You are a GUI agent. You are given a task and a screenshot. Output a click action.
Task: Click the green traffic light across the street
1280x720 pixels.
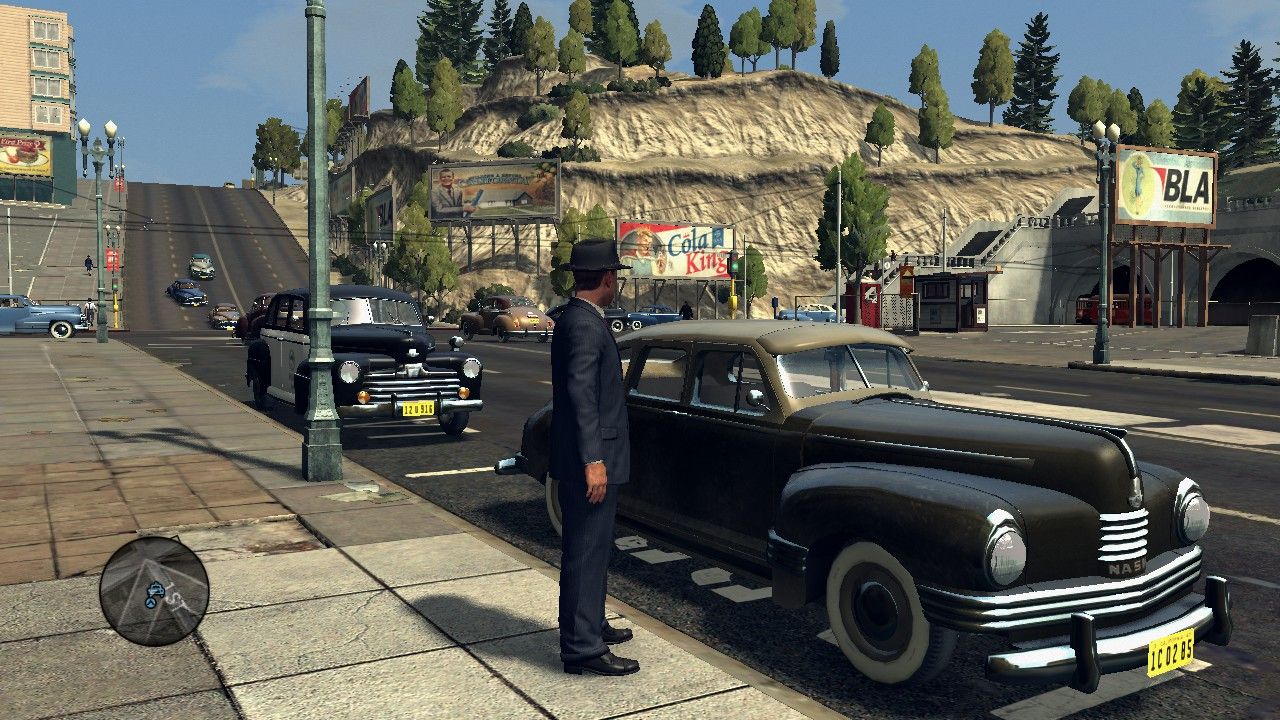(734, 268)
